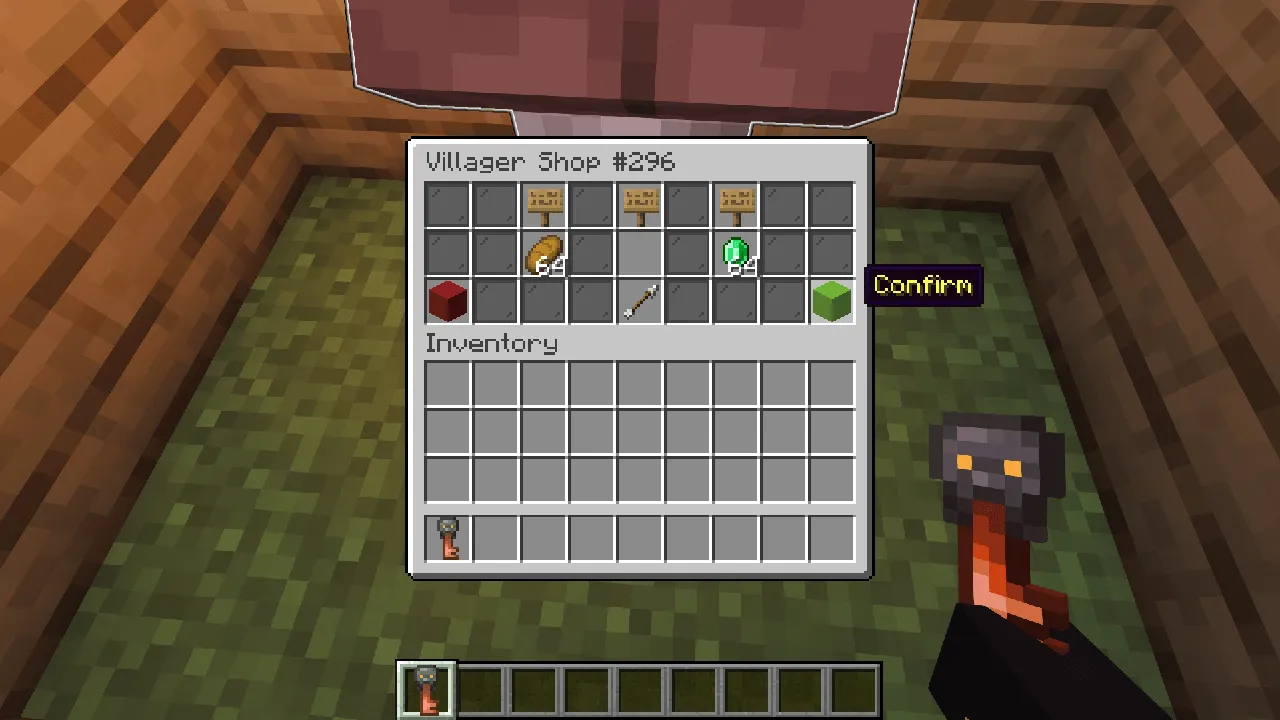Click the Inventory section label
The height and width of the screenshot is (720, 1280).
point(491,344)
